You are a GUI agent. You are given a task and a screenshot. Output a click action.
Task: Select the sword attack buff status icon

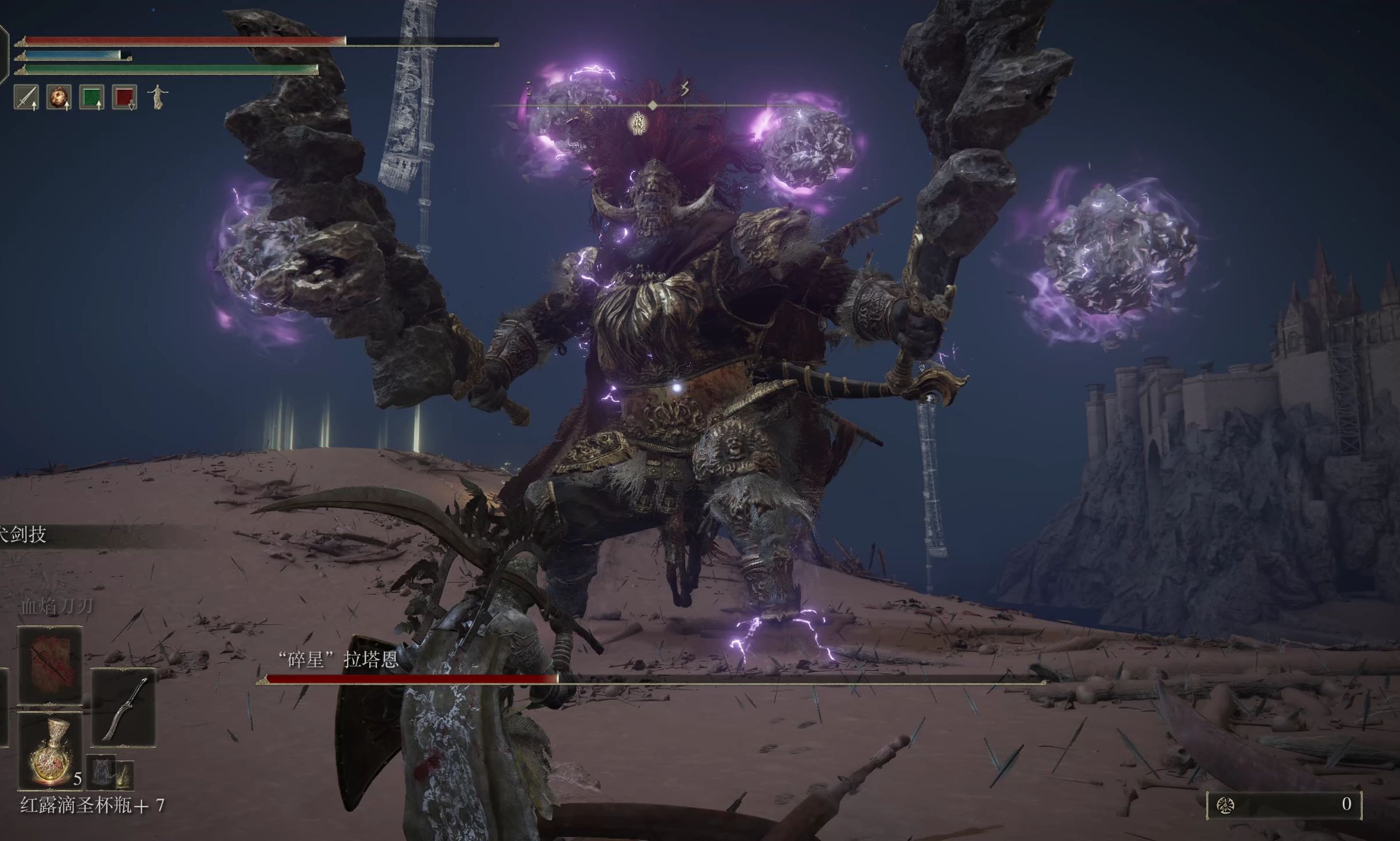click(26, 97)
